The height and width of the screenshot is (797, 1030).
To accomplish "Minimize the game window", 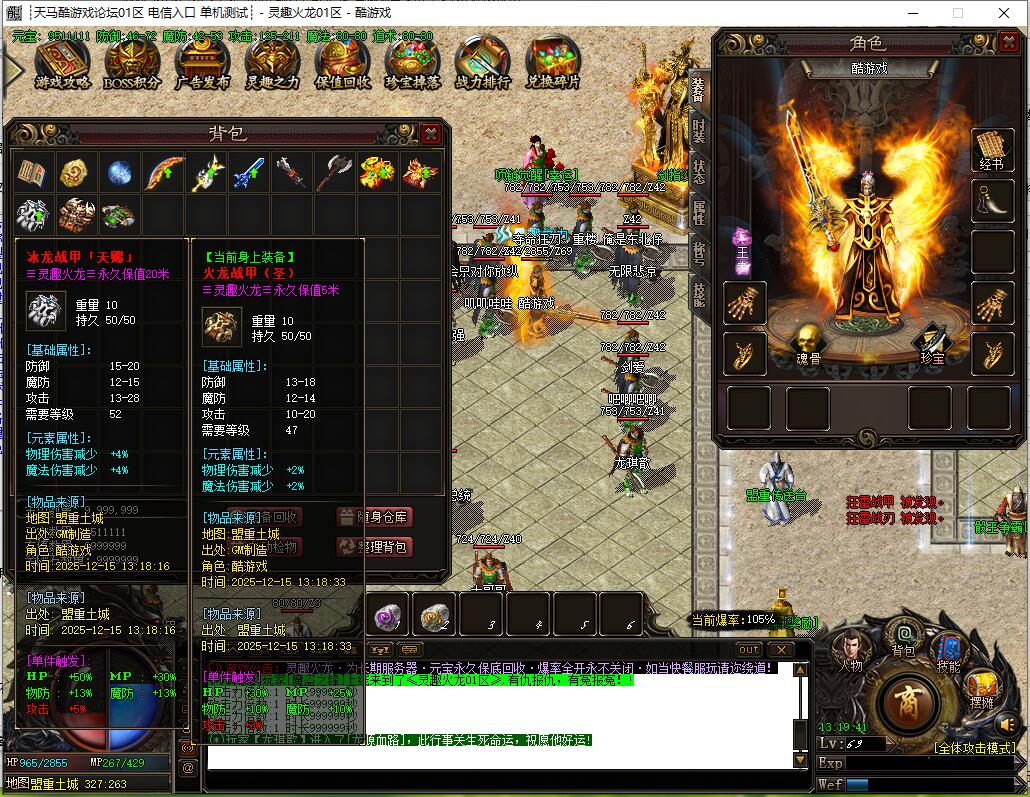I will [x=911, y=13].
